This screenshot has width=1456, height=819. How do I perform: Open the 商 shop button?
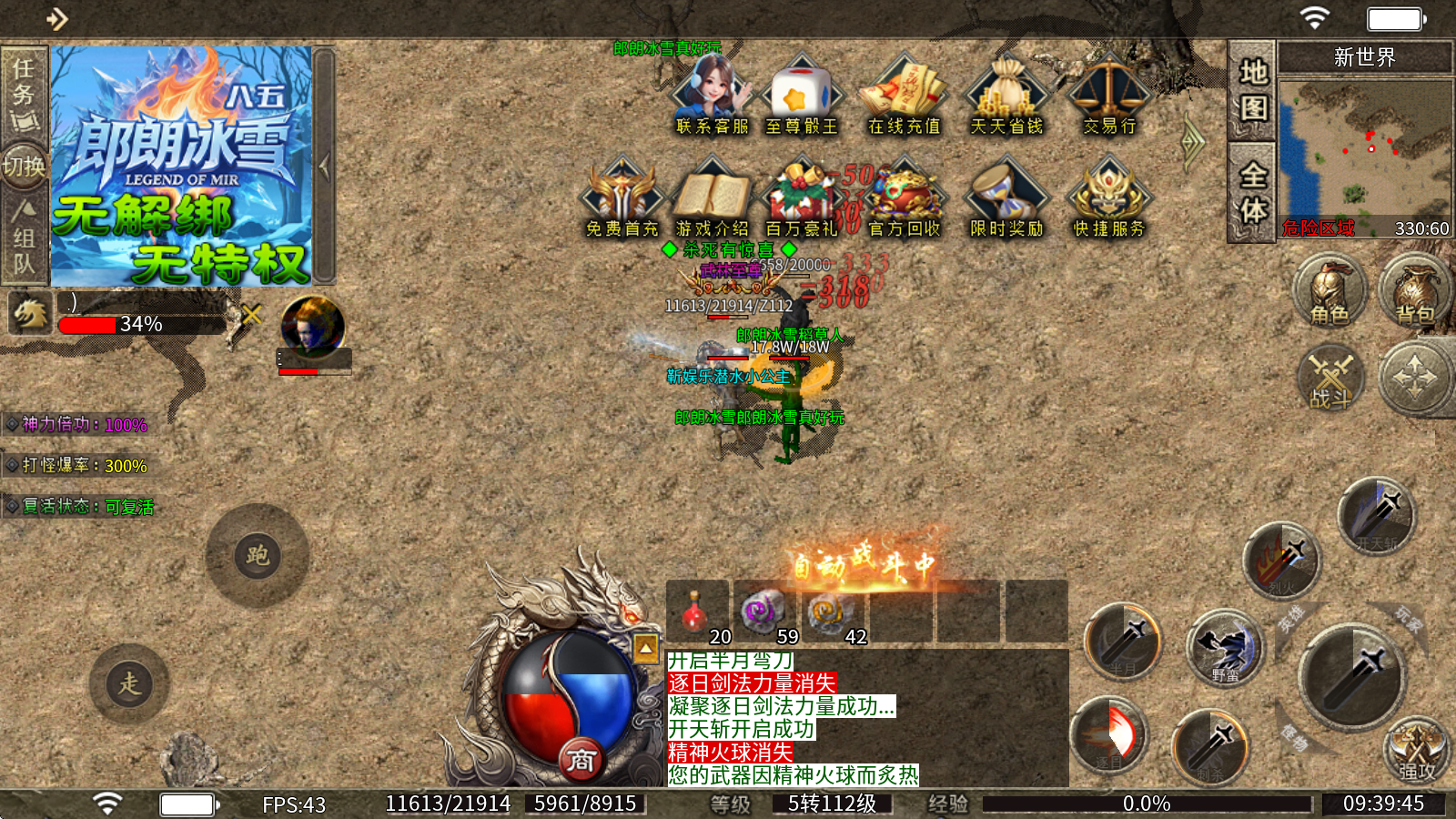(x=581, y=760)
